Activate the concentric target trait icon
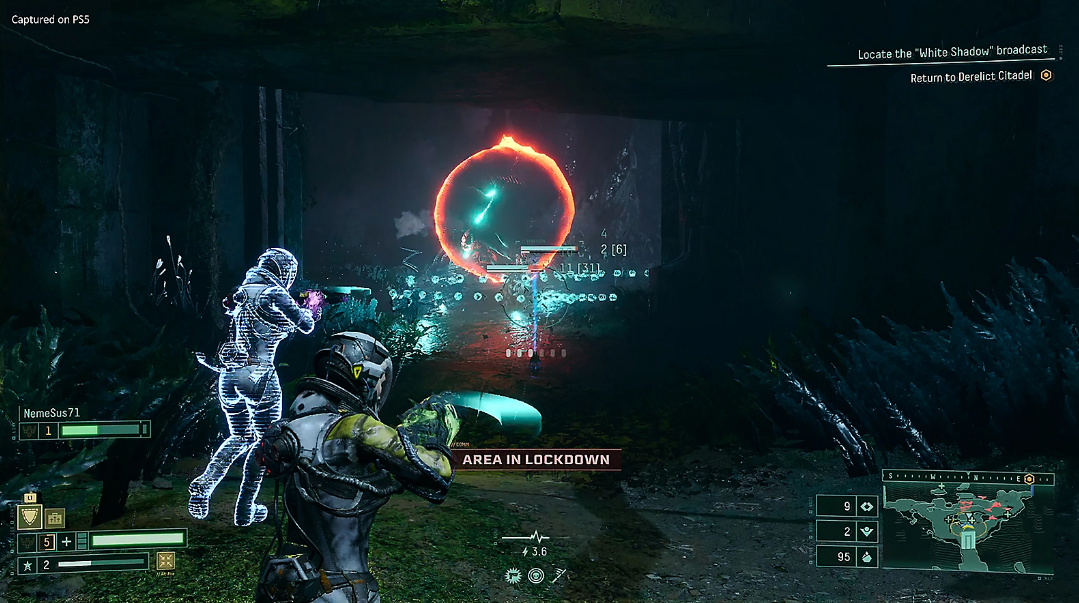The image size is (1079, 603). point(537,575)
